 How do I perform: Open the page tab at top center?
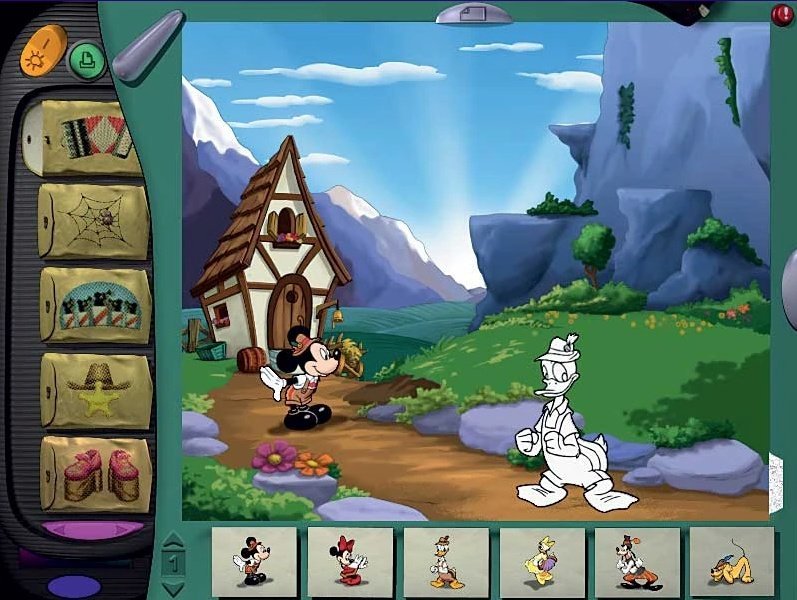coord(474,13)
